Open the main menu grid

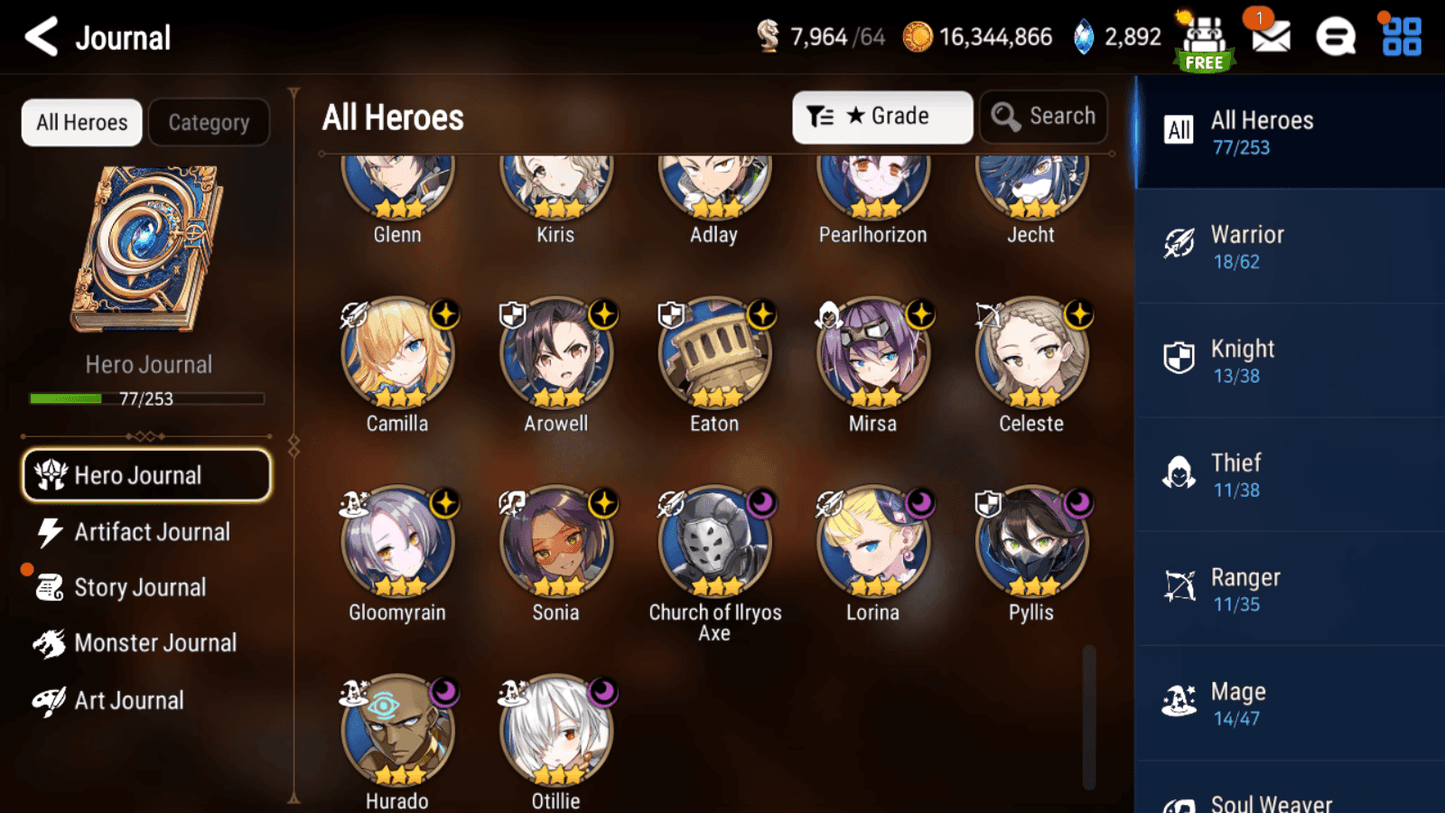tap(1400, 34)
